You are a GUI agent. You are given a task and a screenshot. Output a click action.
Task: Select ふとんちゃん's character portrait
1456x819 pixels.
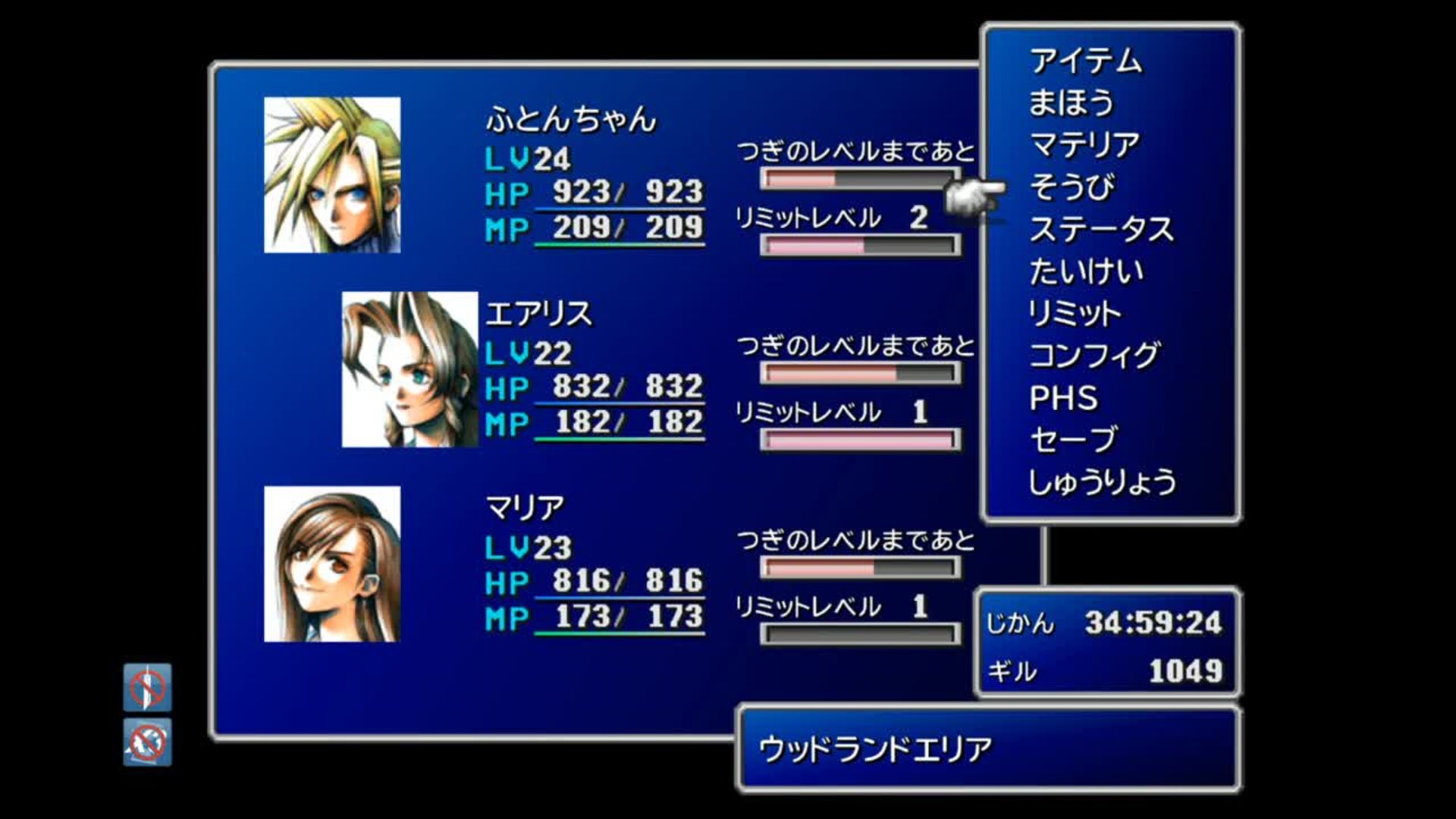[331, 174]
